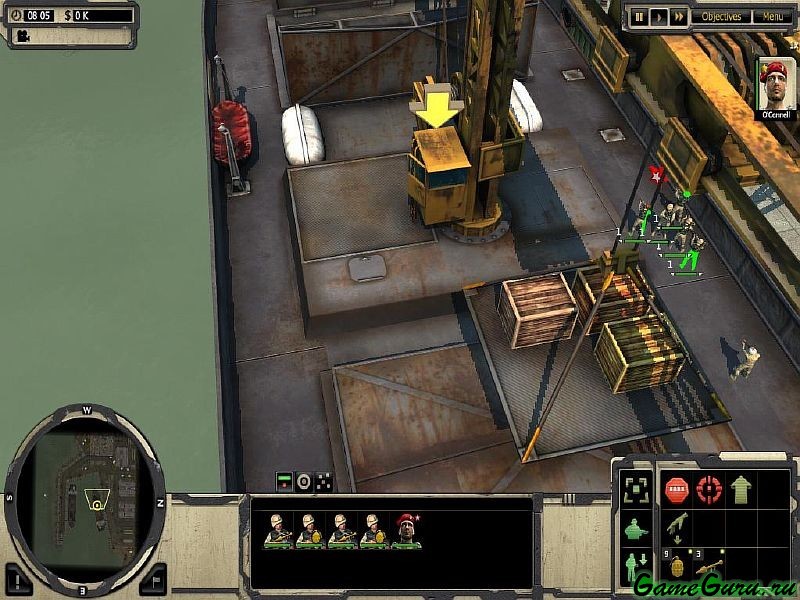Pause the game
The image size is (800, 600).
pyautogui.click(x=637, y=16)
